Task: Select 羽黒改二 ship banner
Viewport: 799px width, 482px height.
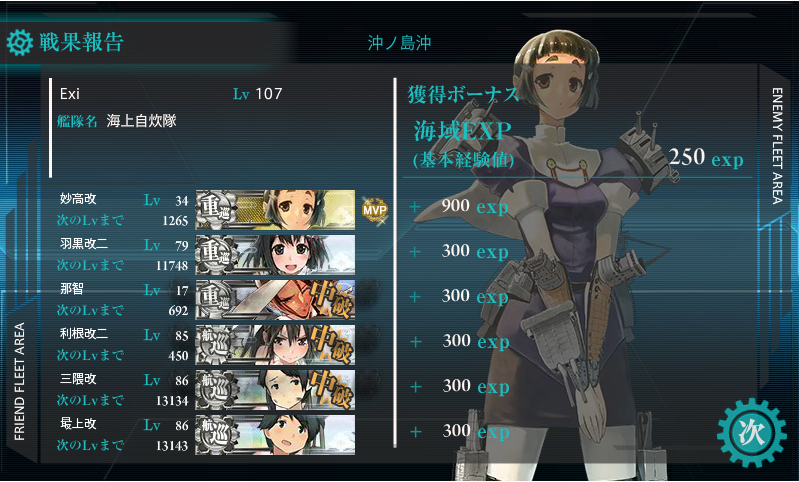Action: pyautogui.click(x=275, y=254)
